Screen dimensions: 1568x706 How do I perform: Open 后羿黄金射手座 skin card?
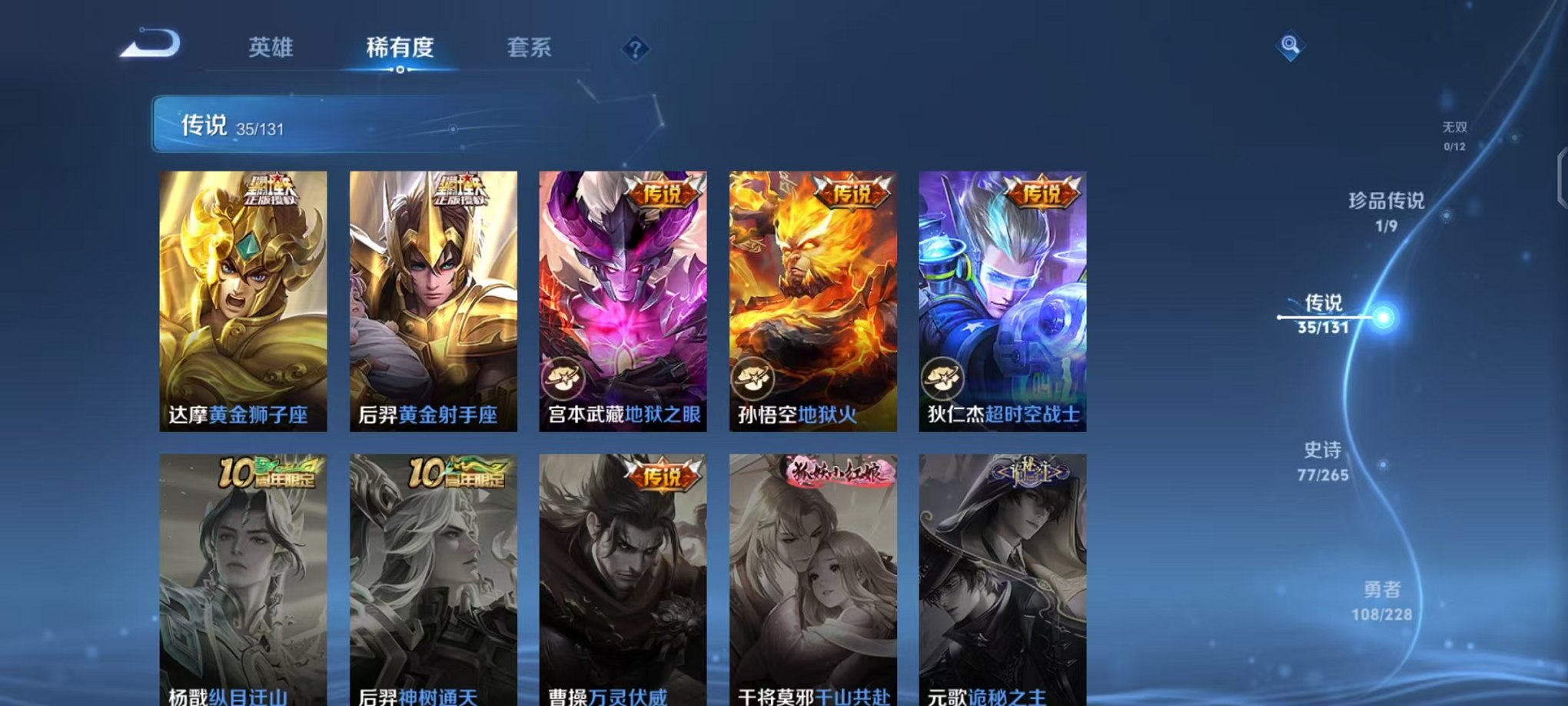coord(433,296)
